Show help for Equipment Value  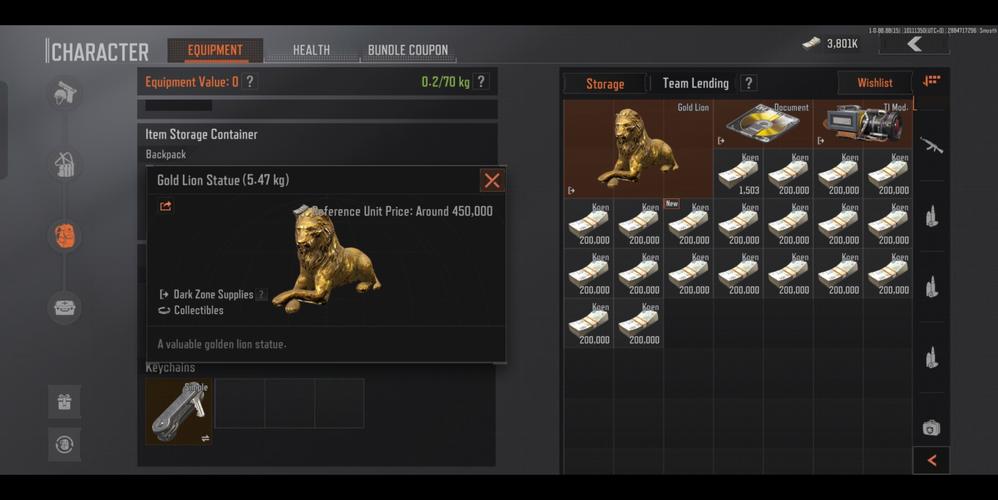pyautogui.click(x=250, y=82)
